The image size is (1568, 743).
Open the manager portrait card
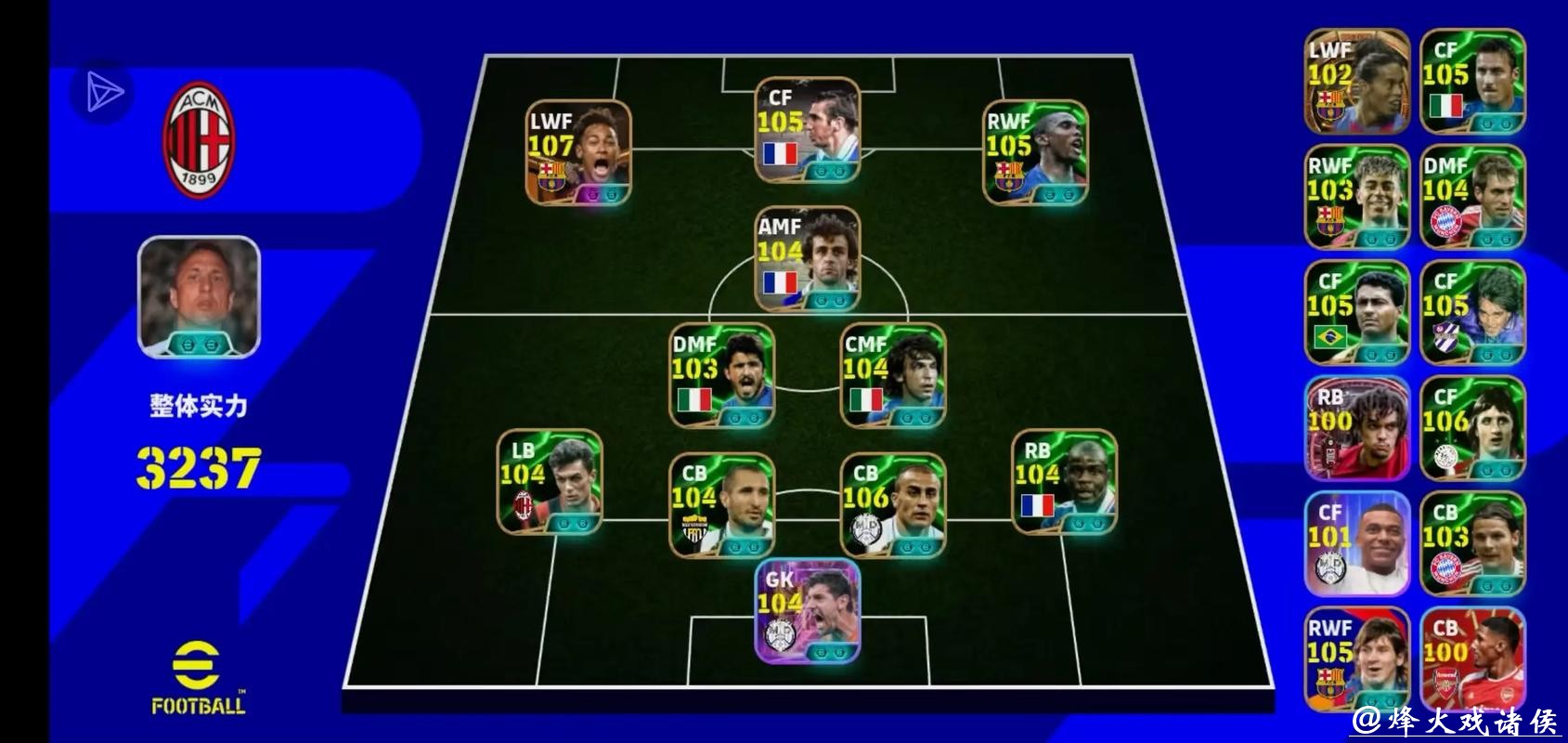click(199, 296)
